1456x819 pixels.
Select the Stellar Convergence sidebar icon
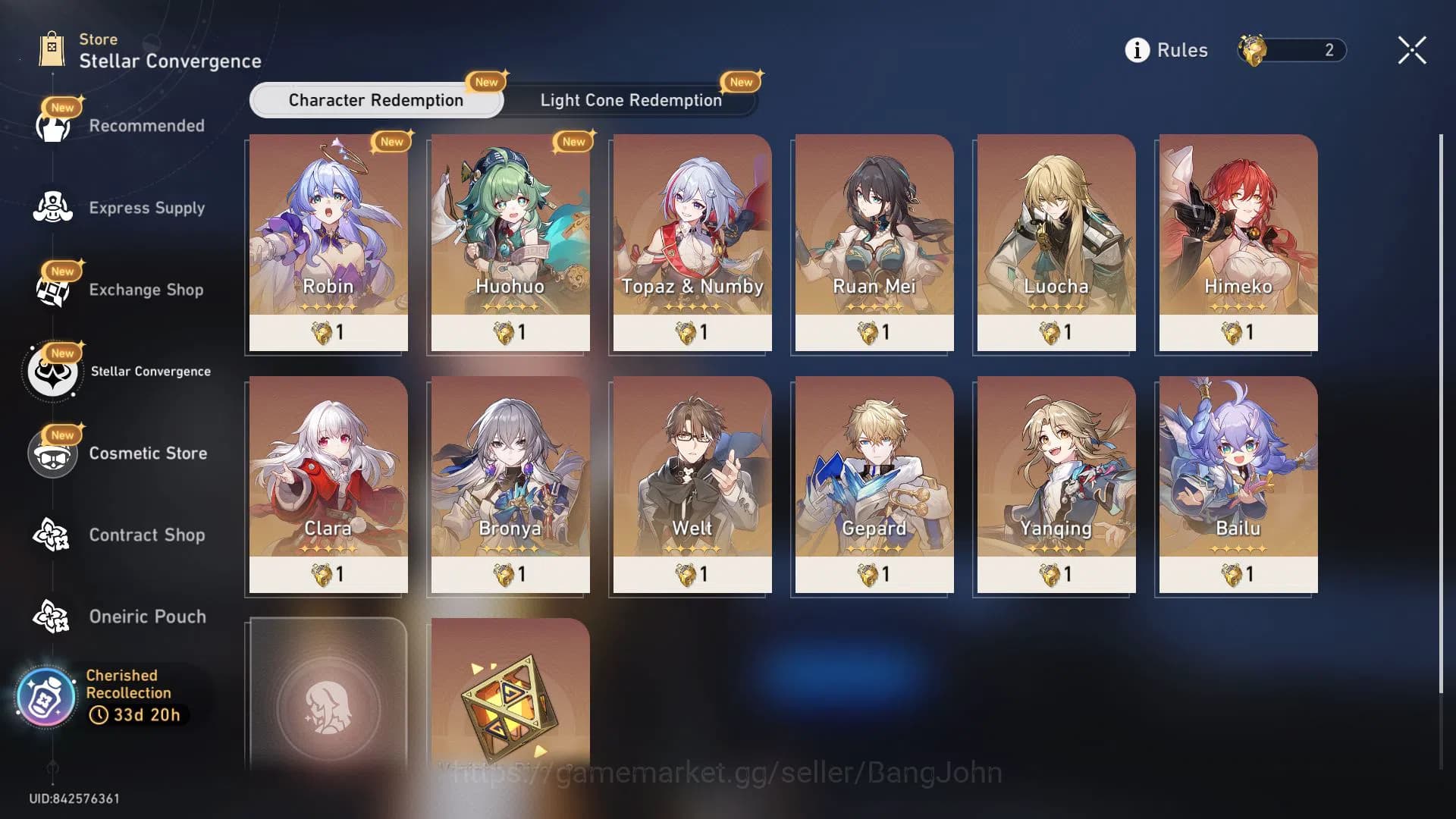click(x=52, y=372)
